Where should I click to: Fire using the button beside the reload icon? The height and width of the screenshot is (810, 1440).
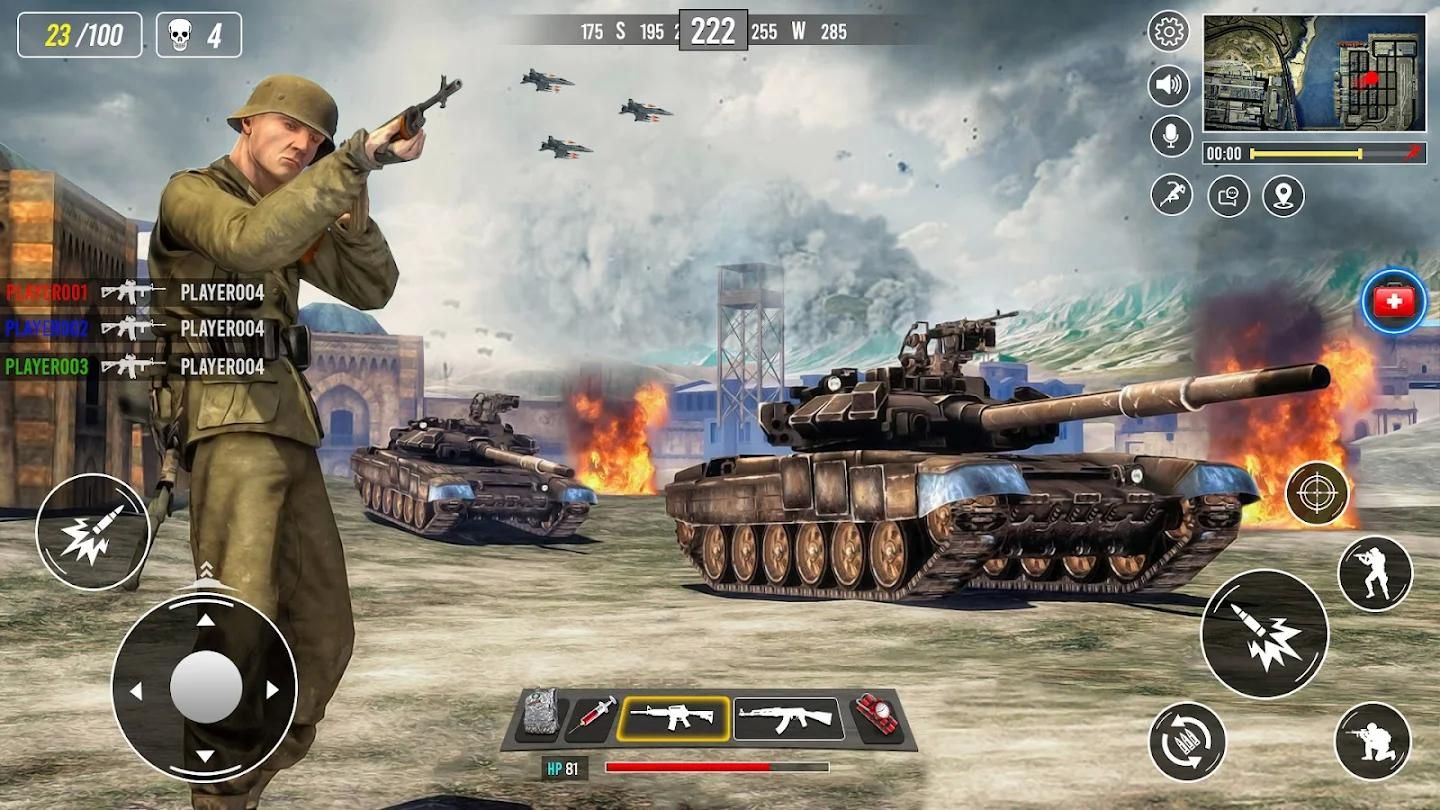tap(1264, 634)
